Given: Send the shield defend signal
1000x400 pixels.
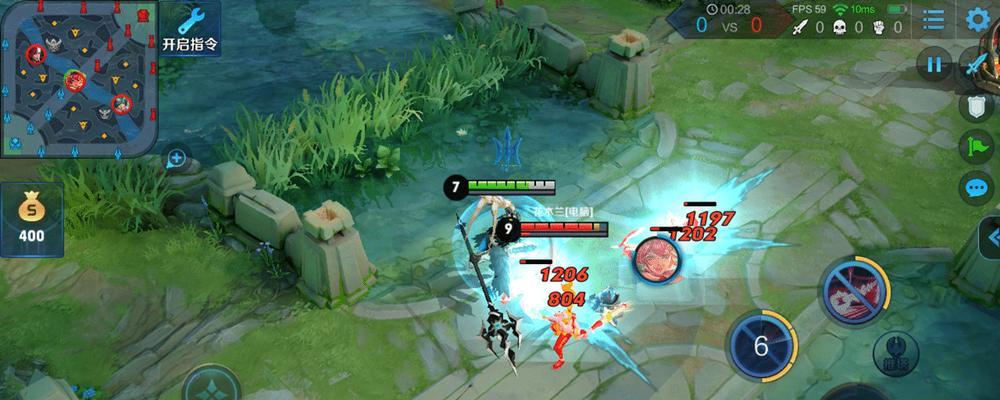Looking at the screenshot, I should coord(977,106).
